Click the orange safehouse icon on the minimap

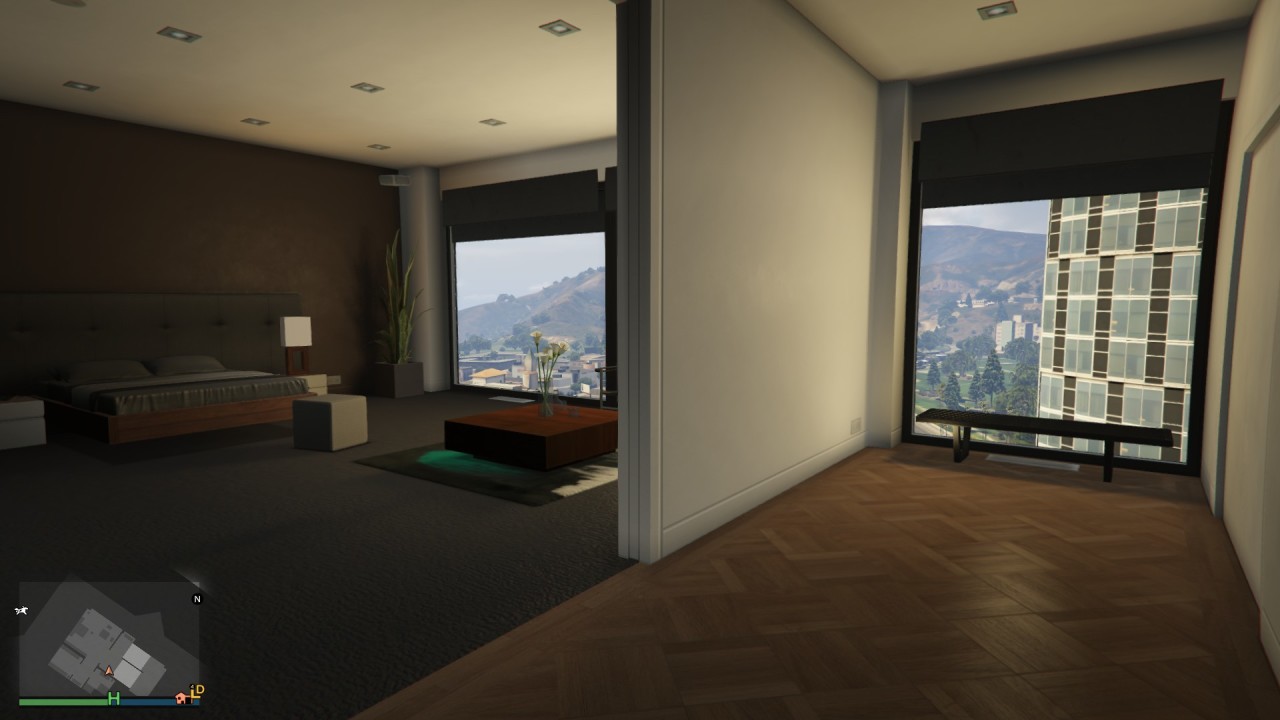[x=181, y=699]
